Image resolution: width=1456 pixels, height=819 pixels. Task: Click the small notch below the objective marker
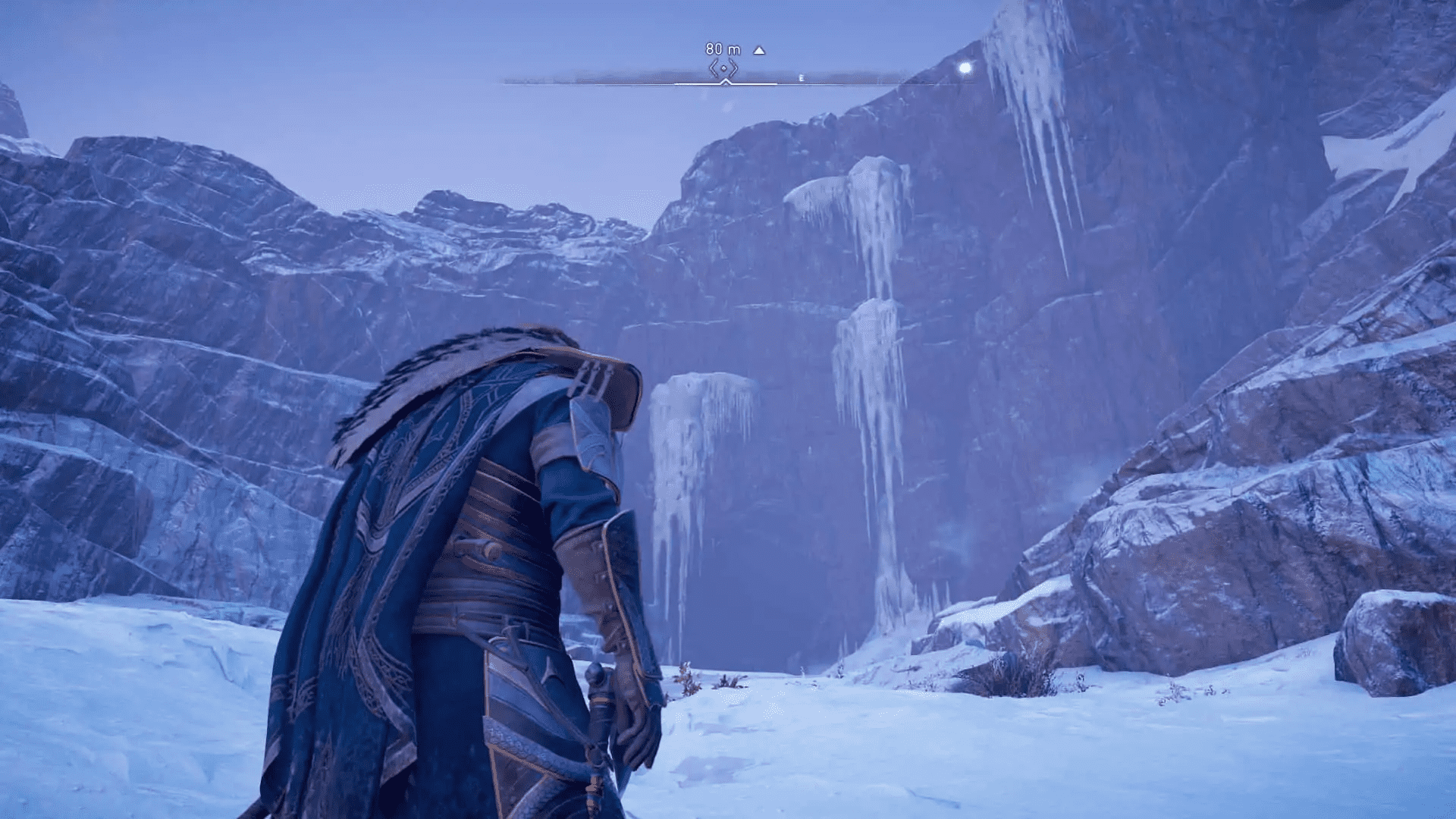[x=725, y=83]
